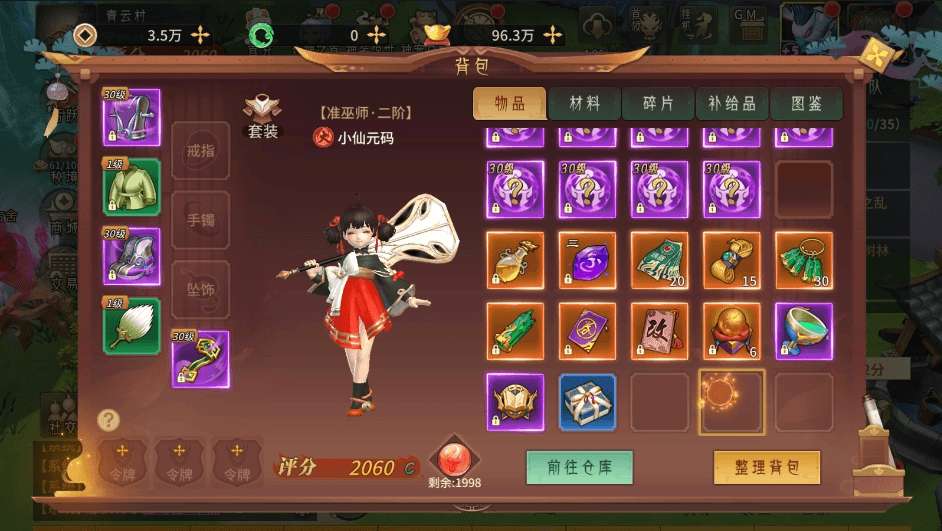Select the green potion bowl item
Screen dimensions: 942x531
pos(803,331)
